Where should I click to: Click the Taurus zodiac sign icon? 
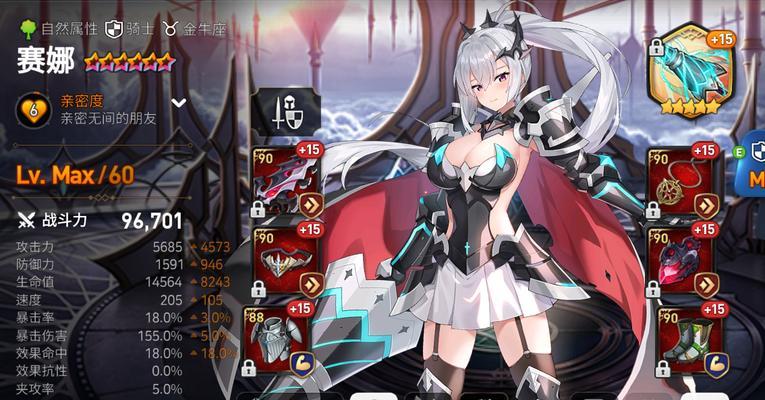click(x=170, y=28)
